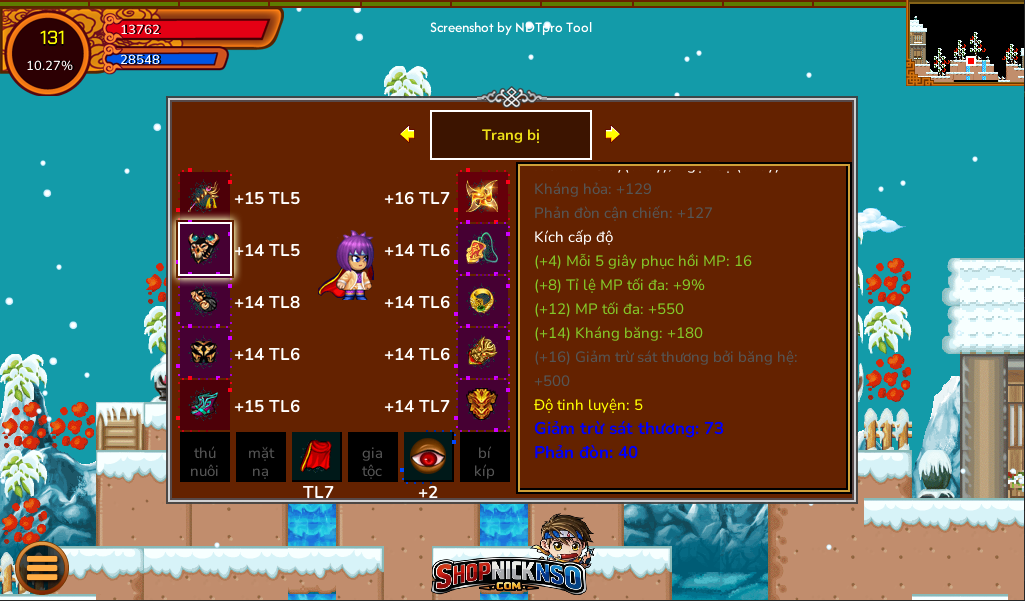Viewport: 1025px width, 601px height.
Task: Click the empty thú nuôi pet slot
Action: (205, 457)
